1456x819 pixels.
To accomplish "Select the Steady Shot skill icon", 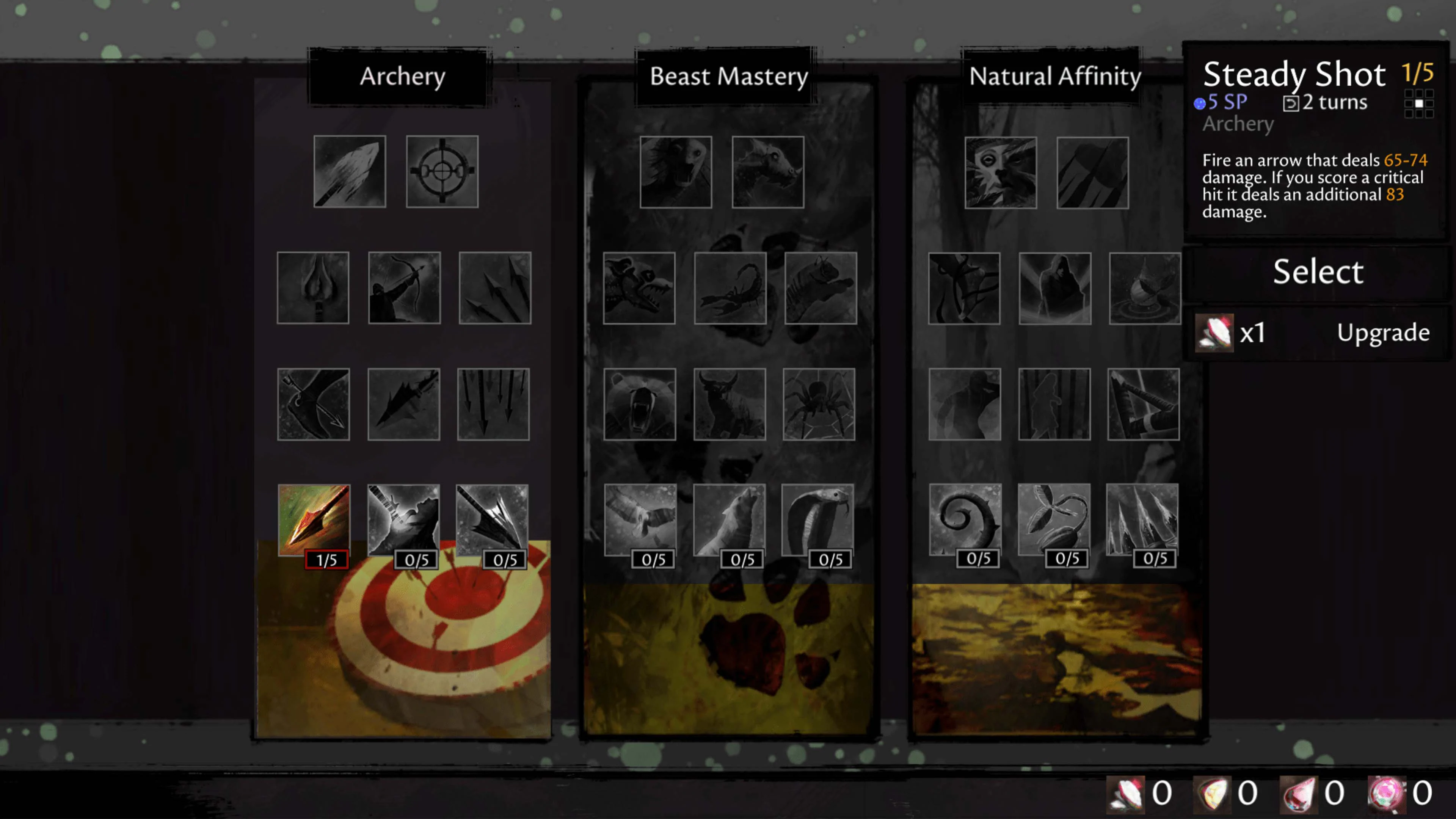I will click(x=314, y=519).
